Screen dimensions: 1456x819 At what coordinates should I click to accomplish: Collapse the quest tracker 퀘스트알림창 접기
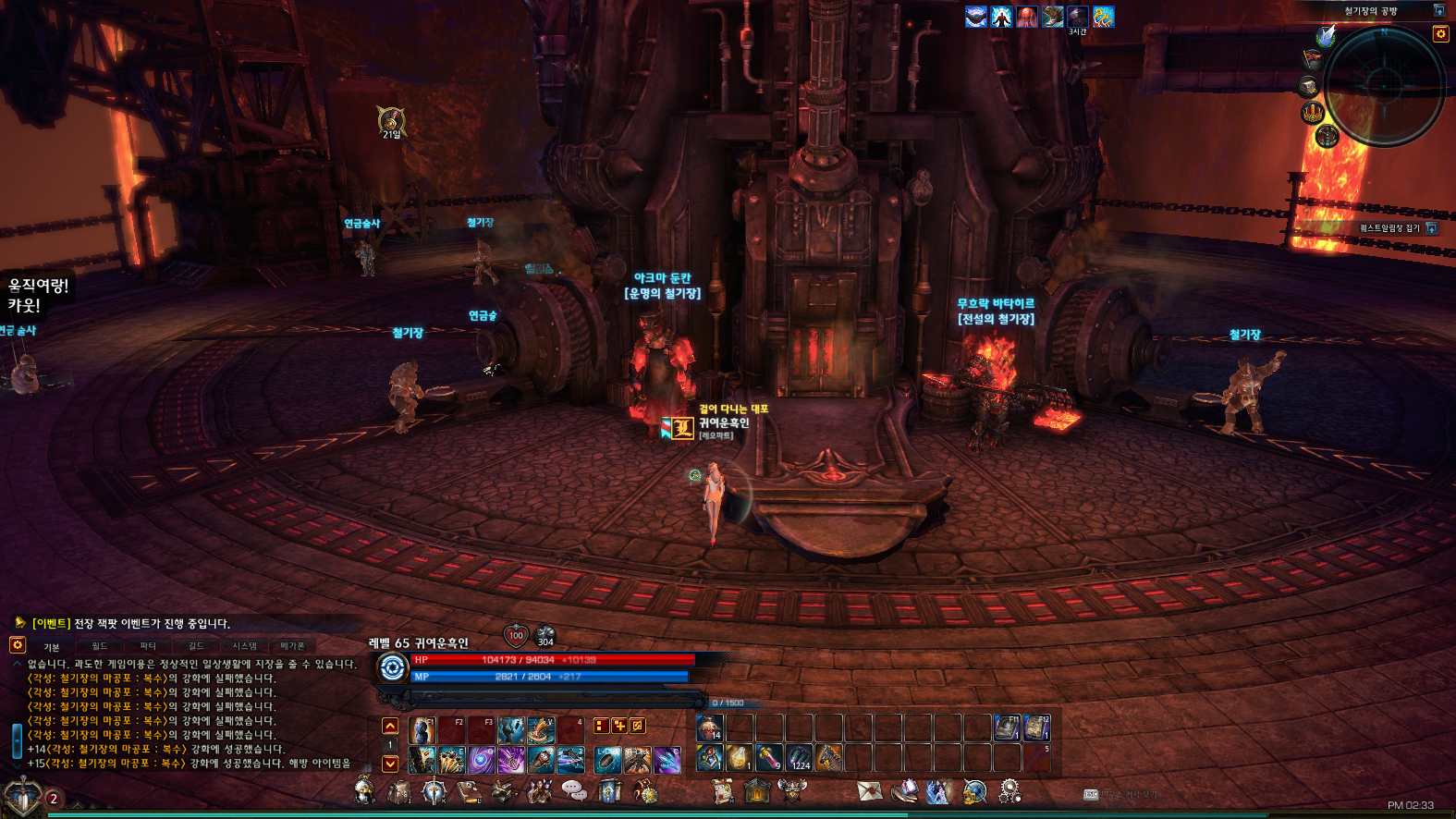pyautogui.click(x=1432, y=228)
